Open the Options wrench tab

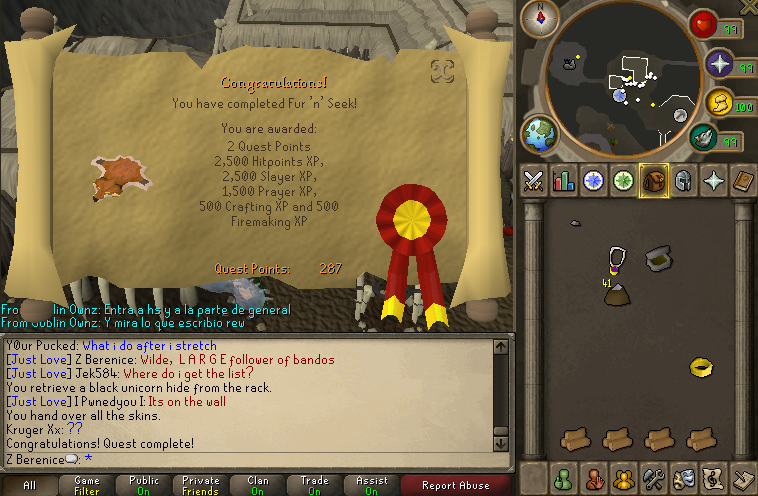click(x=656, y=479)
